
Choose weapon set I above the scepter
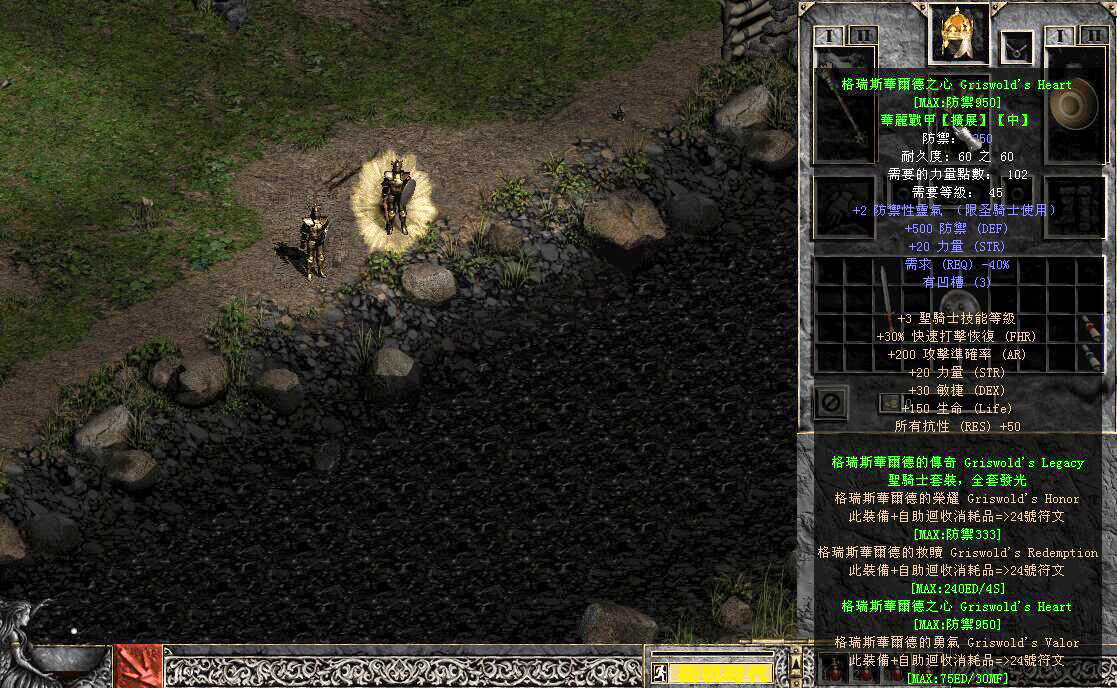pos(828,36)
